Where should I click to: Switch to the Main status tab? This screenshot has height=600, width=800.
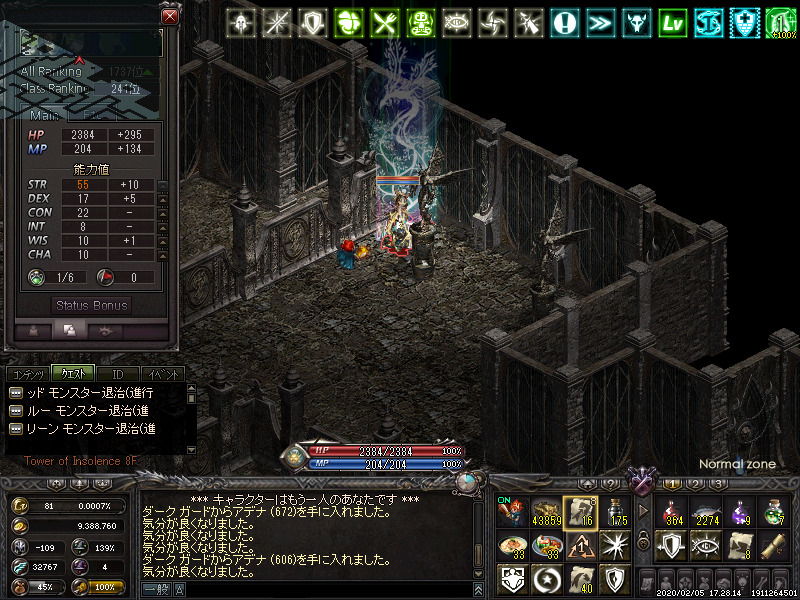[44, 116]
